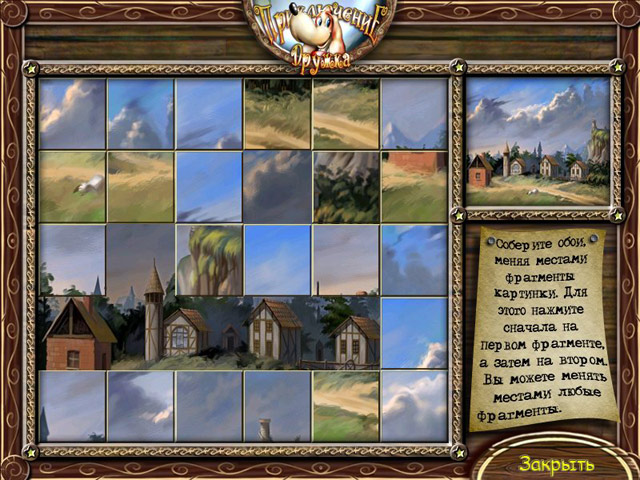Select the tile with distant blue mountain peaks
The image size is (640, 480).
414,114
